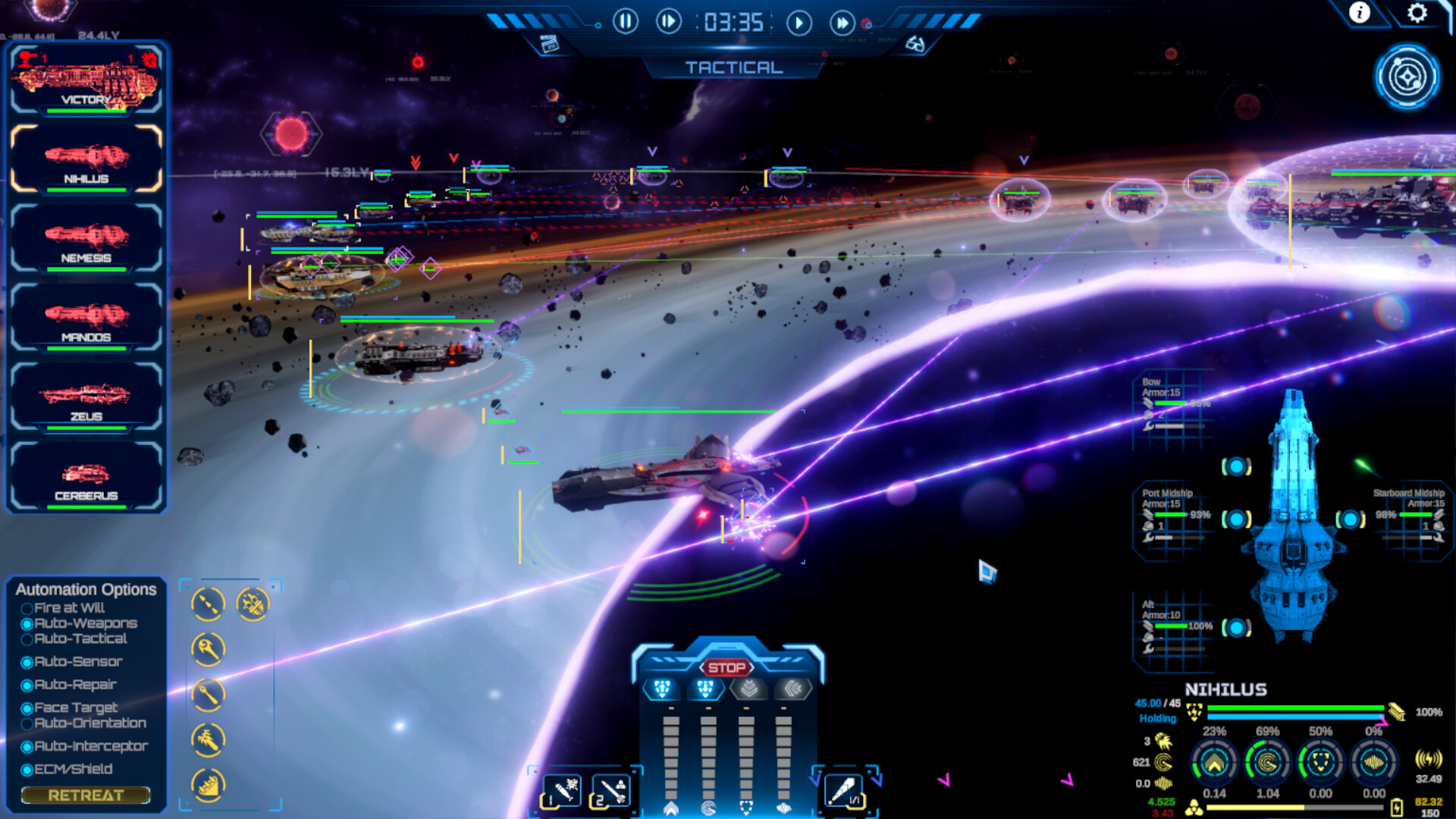Open the circular radar button

[x=1407, y=77]
